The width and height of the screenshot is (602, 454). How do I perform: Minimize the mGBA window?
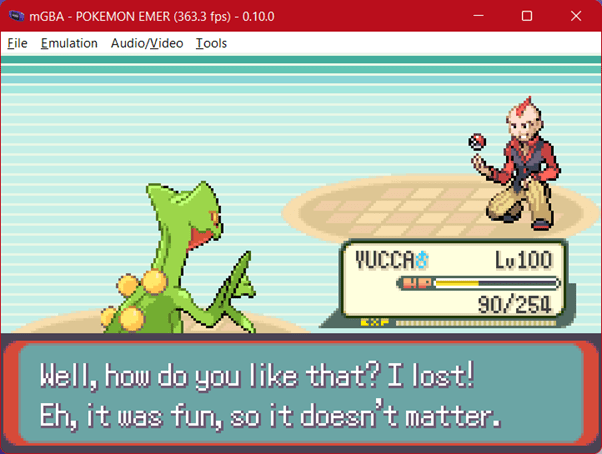coord(481,16)
